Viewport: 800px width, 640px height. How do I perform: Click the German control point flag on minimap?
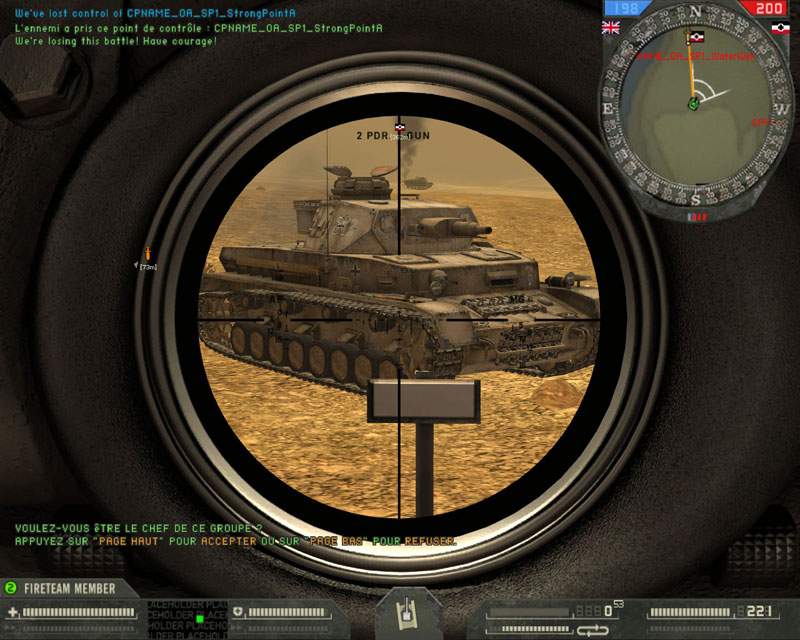[696, 39]
